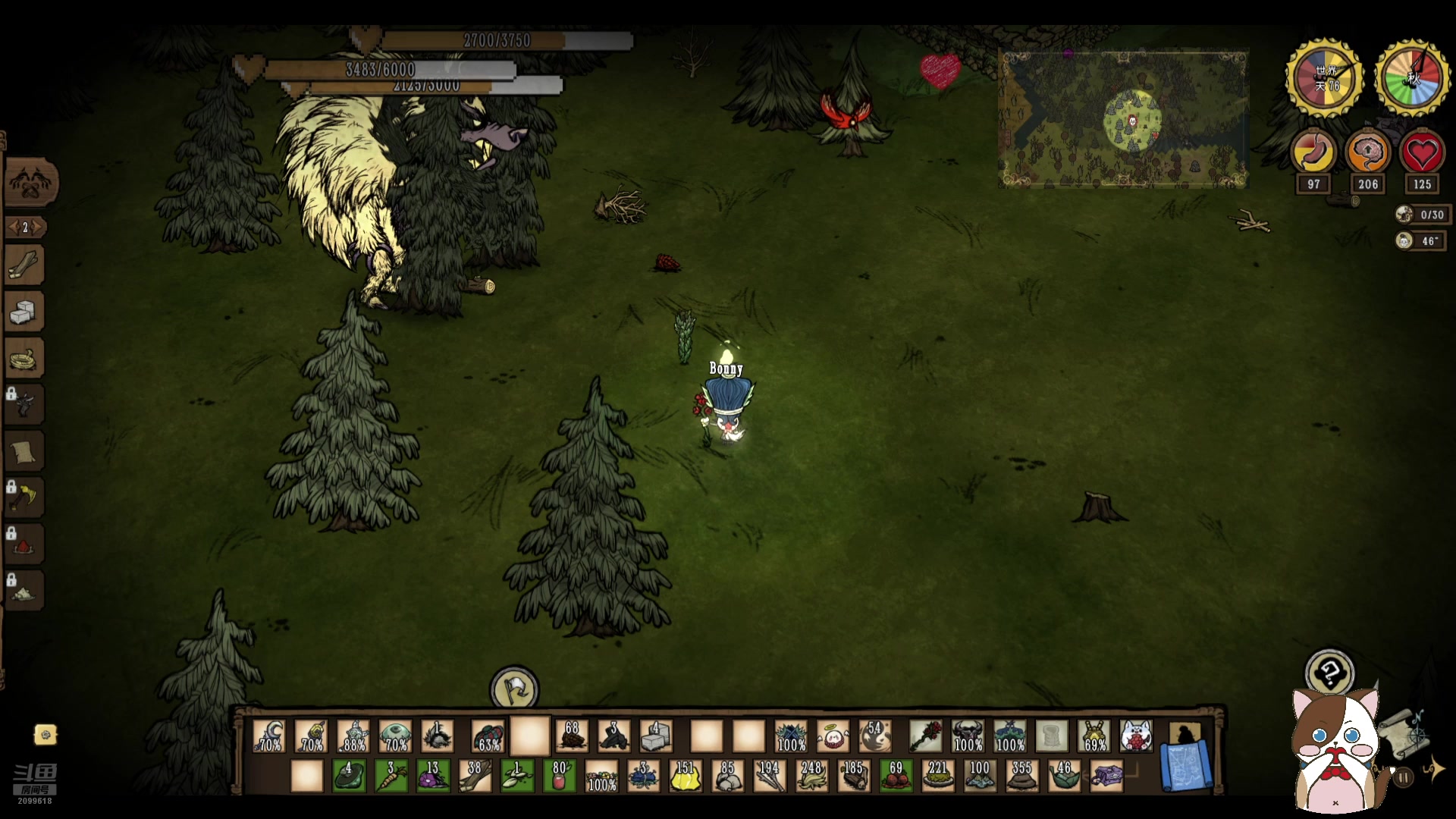Select the crescent moon item at 70%
1456x819 pixels.
269,736
